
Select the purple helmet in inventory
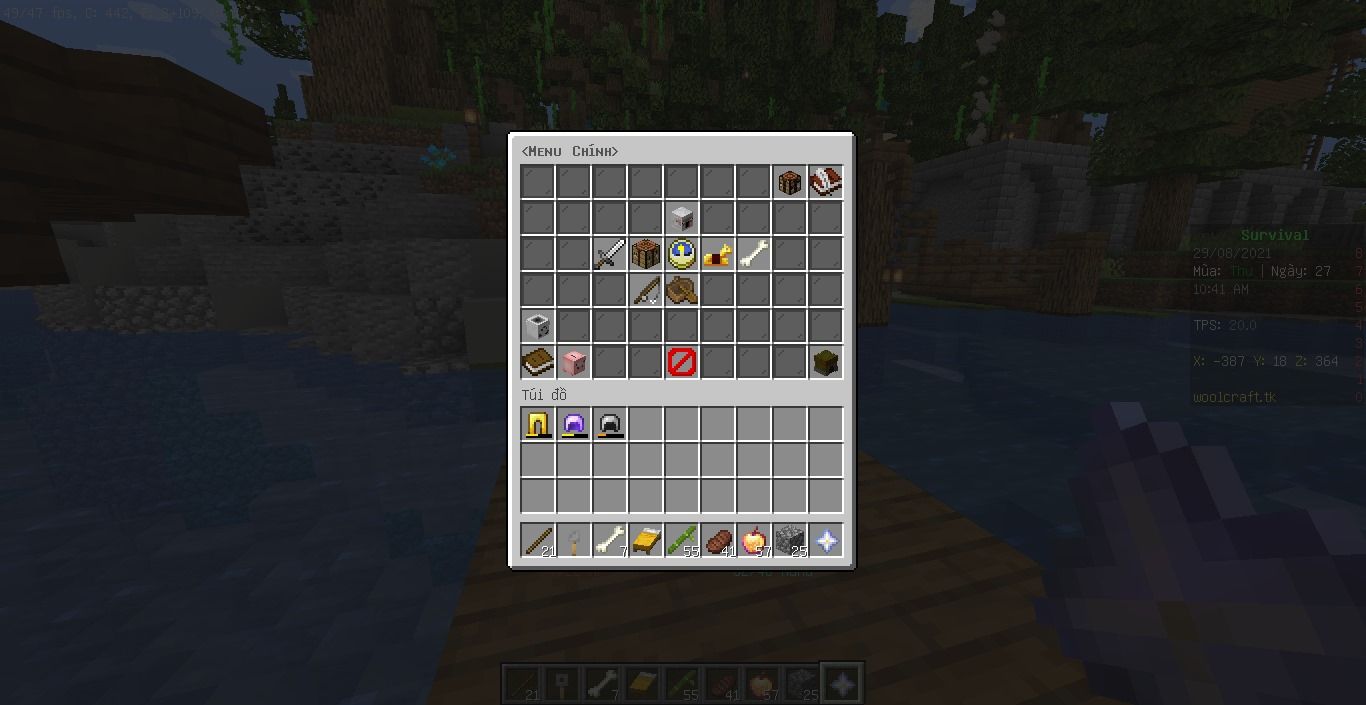click(574, 425)
